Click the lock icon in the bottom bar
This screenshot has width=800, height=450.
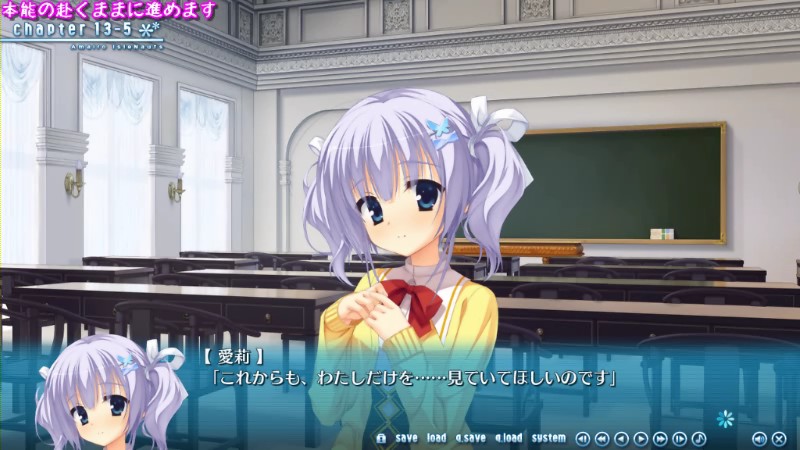click(x=381, y=438)
